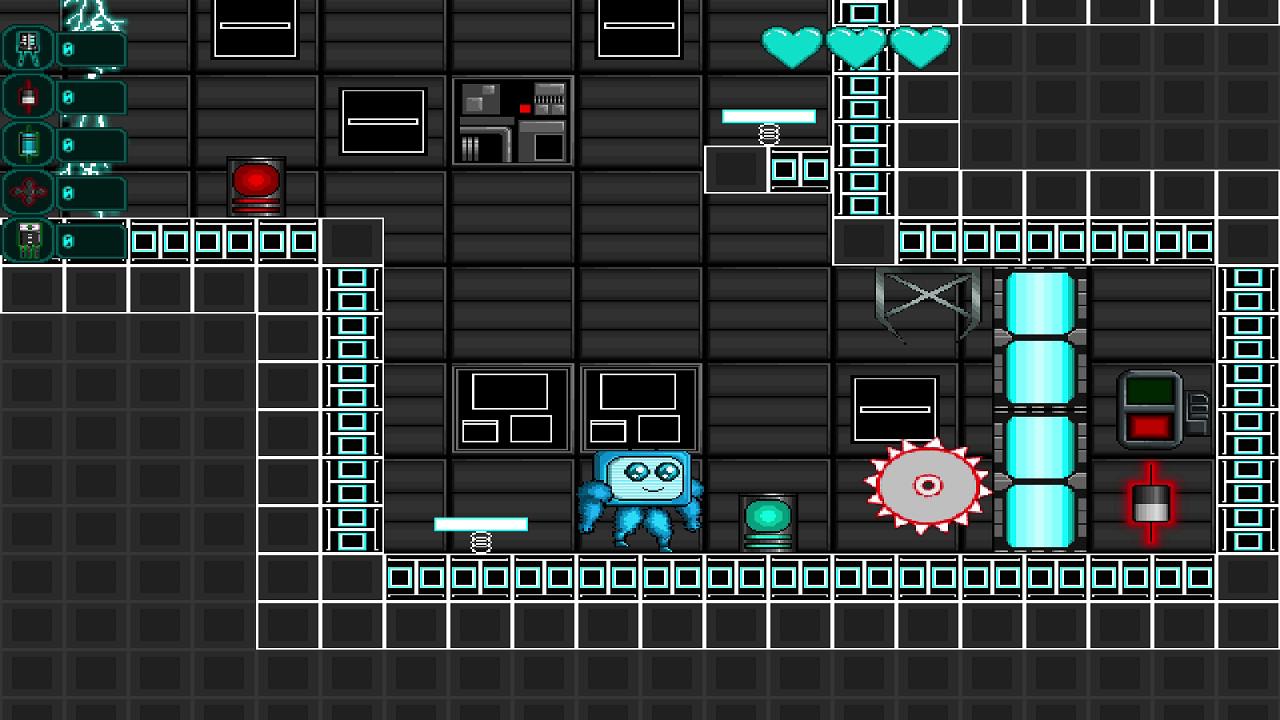Click the first heart in the health bar
This screenshot has height=720, width=1280.
coord(793,45)
